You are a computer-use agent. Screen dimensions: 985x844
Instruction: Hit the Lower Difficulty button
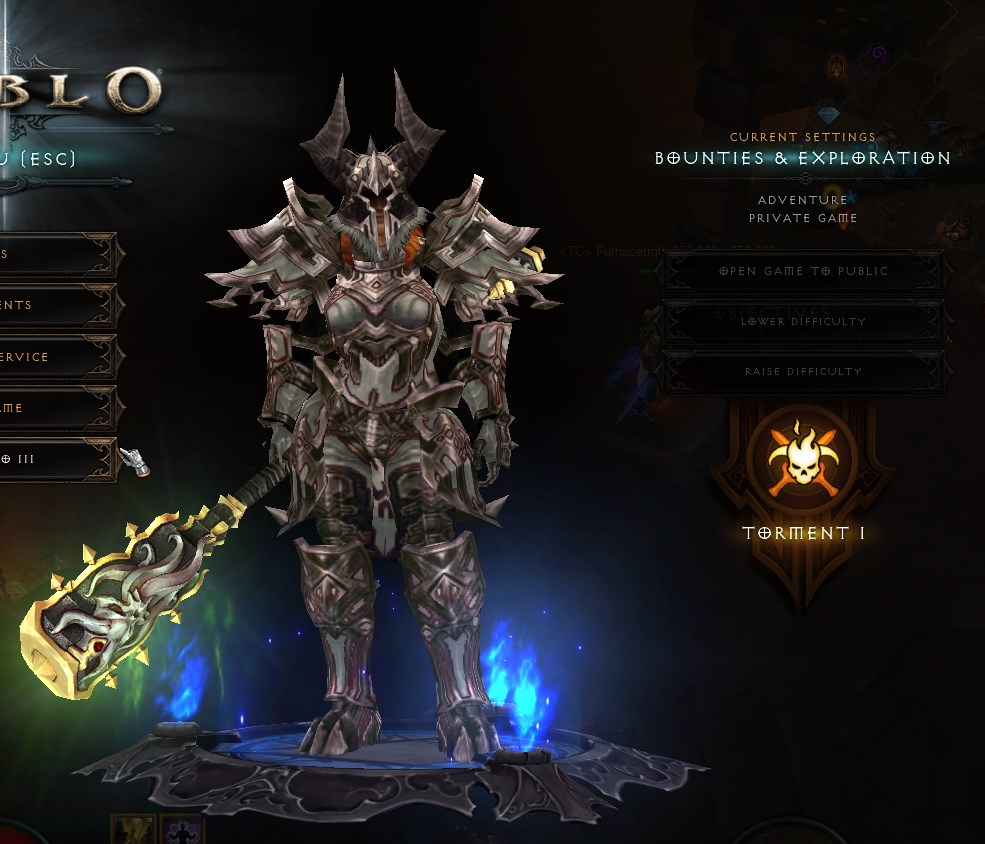coord(803,321)
